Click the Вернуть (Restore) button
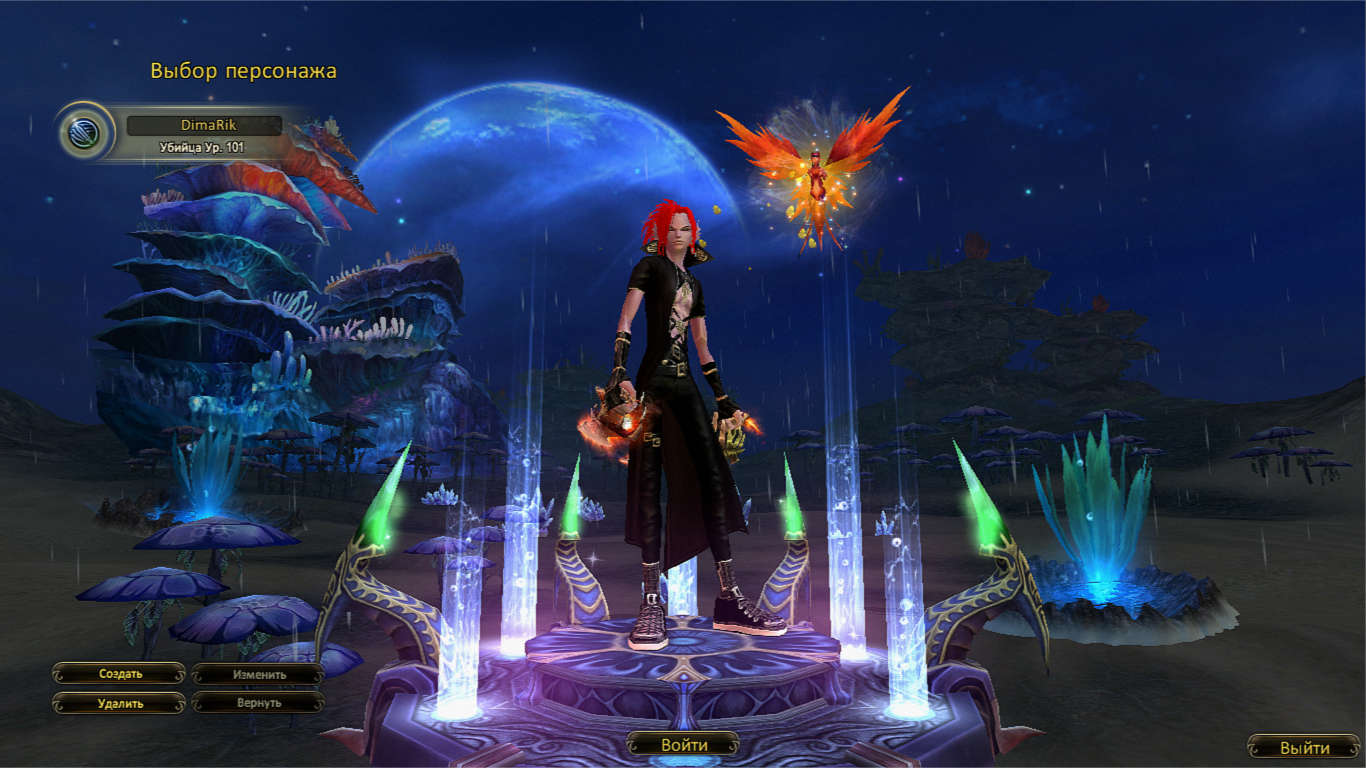The width and height of the screenshot is (1366, 768). (259, 703)
